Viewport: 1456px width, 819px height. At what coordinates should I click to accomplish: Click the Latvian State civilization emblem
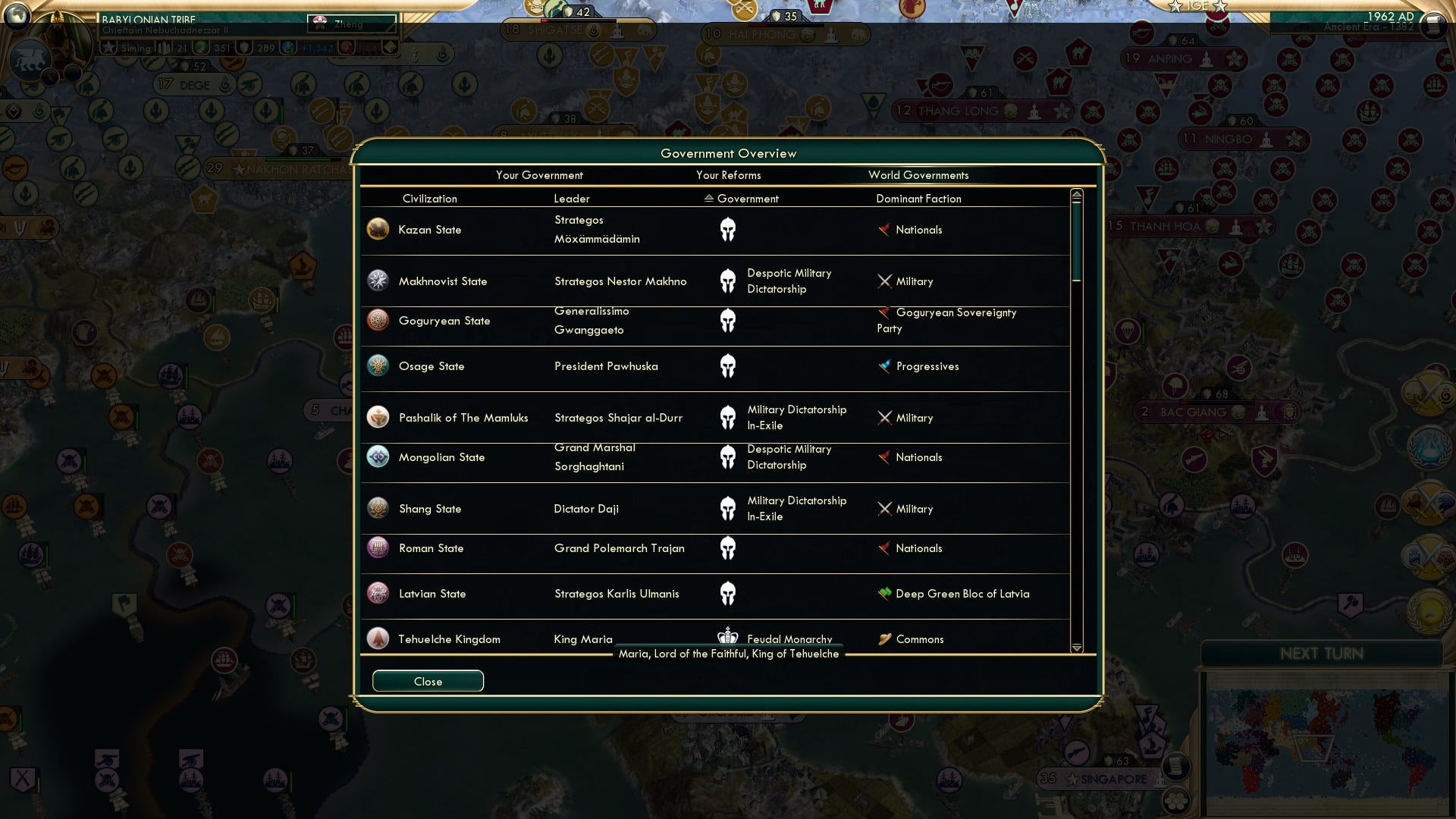point(378,594)
